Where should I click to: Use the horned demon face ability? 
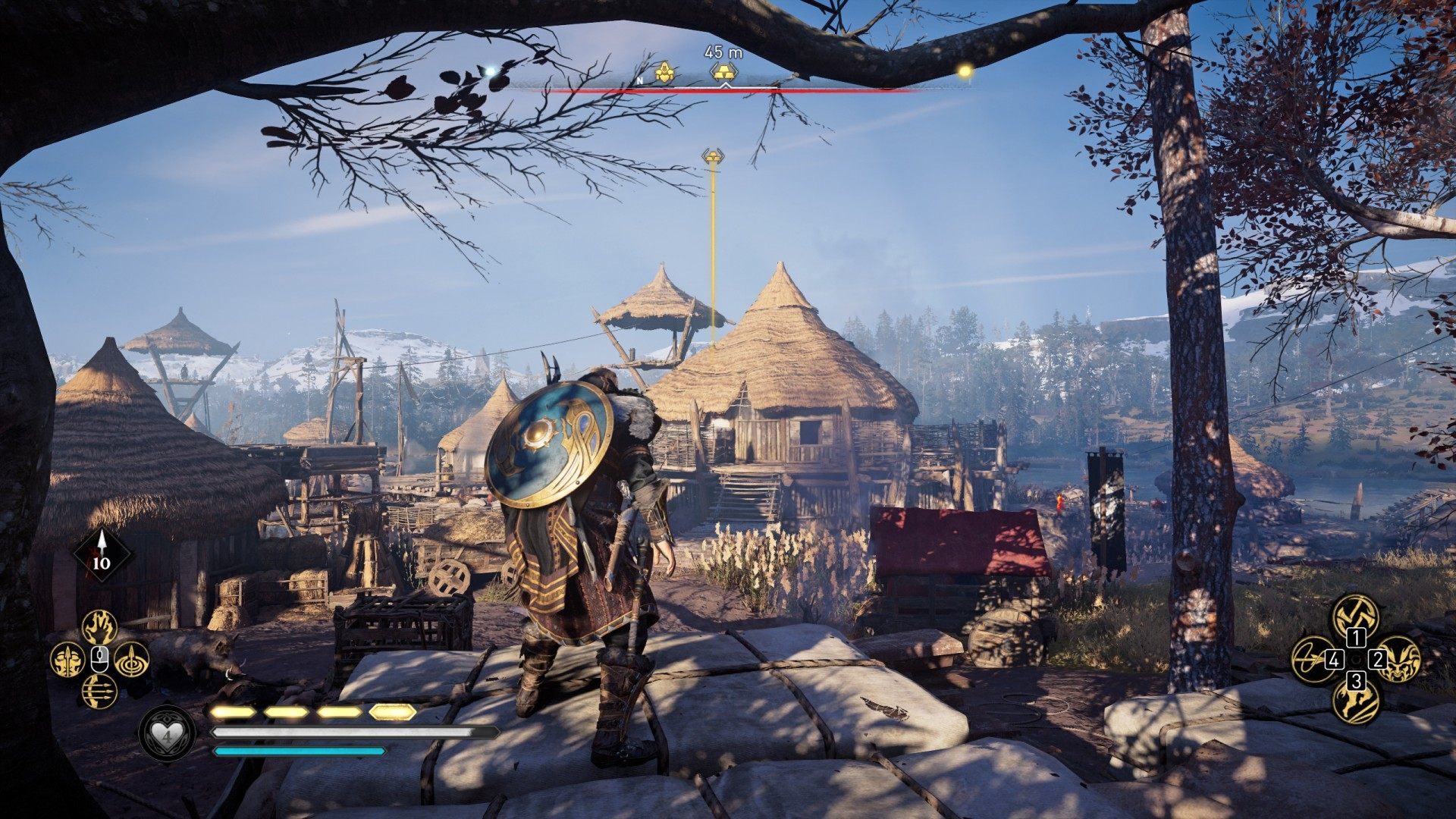[x=1399, y=659]
